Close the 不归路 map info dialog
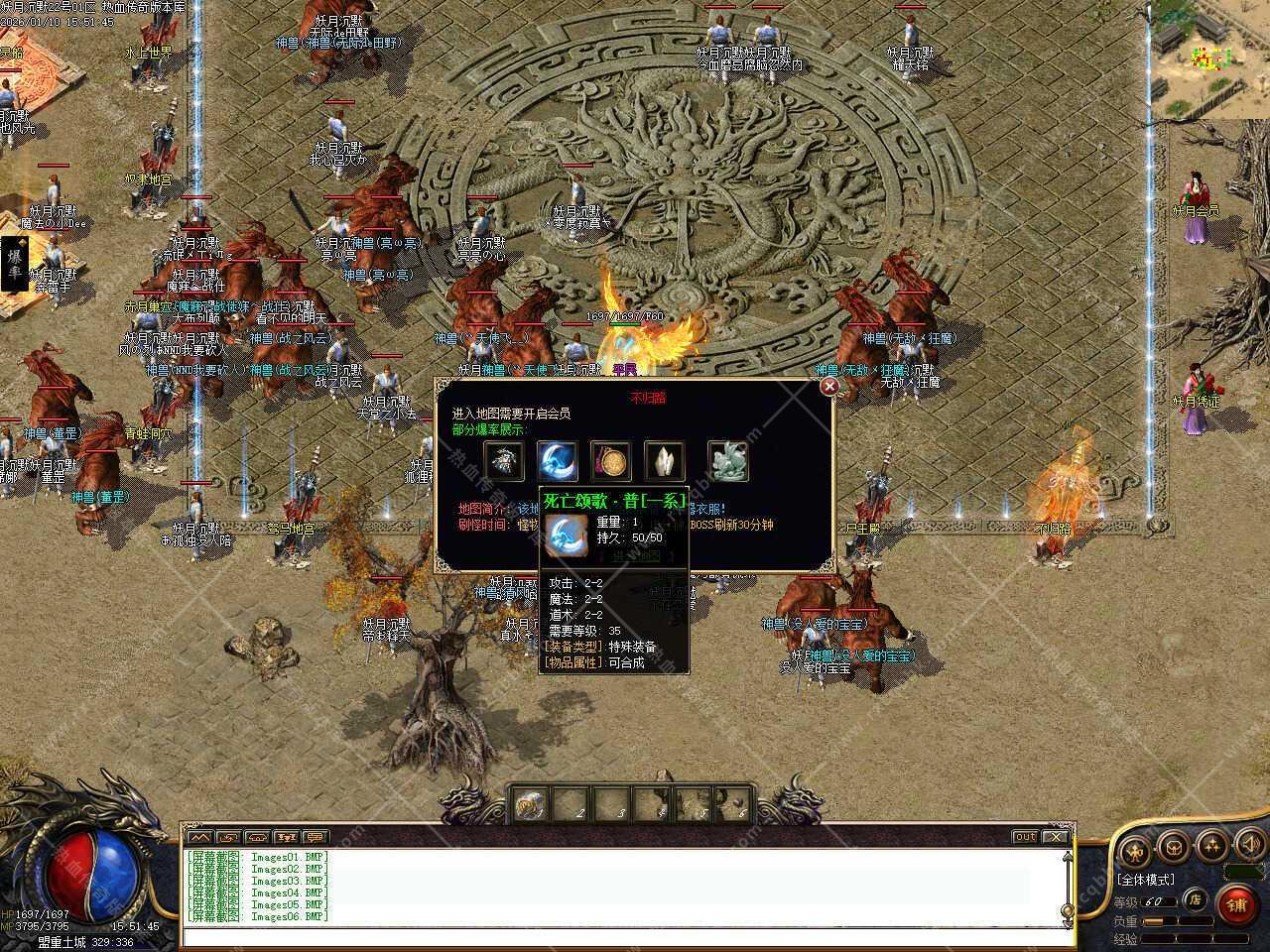Image resolution: width=1270 pixels, height=952 pixels. [829, 387]
